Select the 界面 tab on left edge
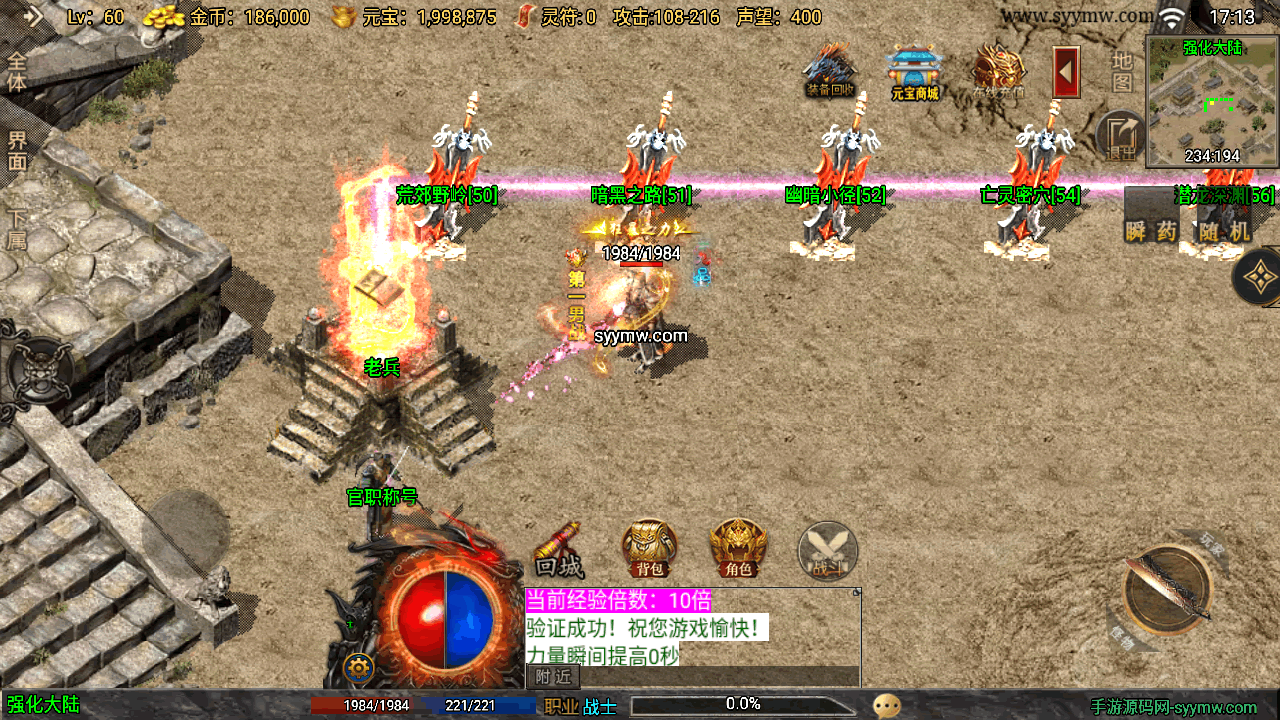The width and height of the screenshot is (1280, 720). click(x=17, y=151)
